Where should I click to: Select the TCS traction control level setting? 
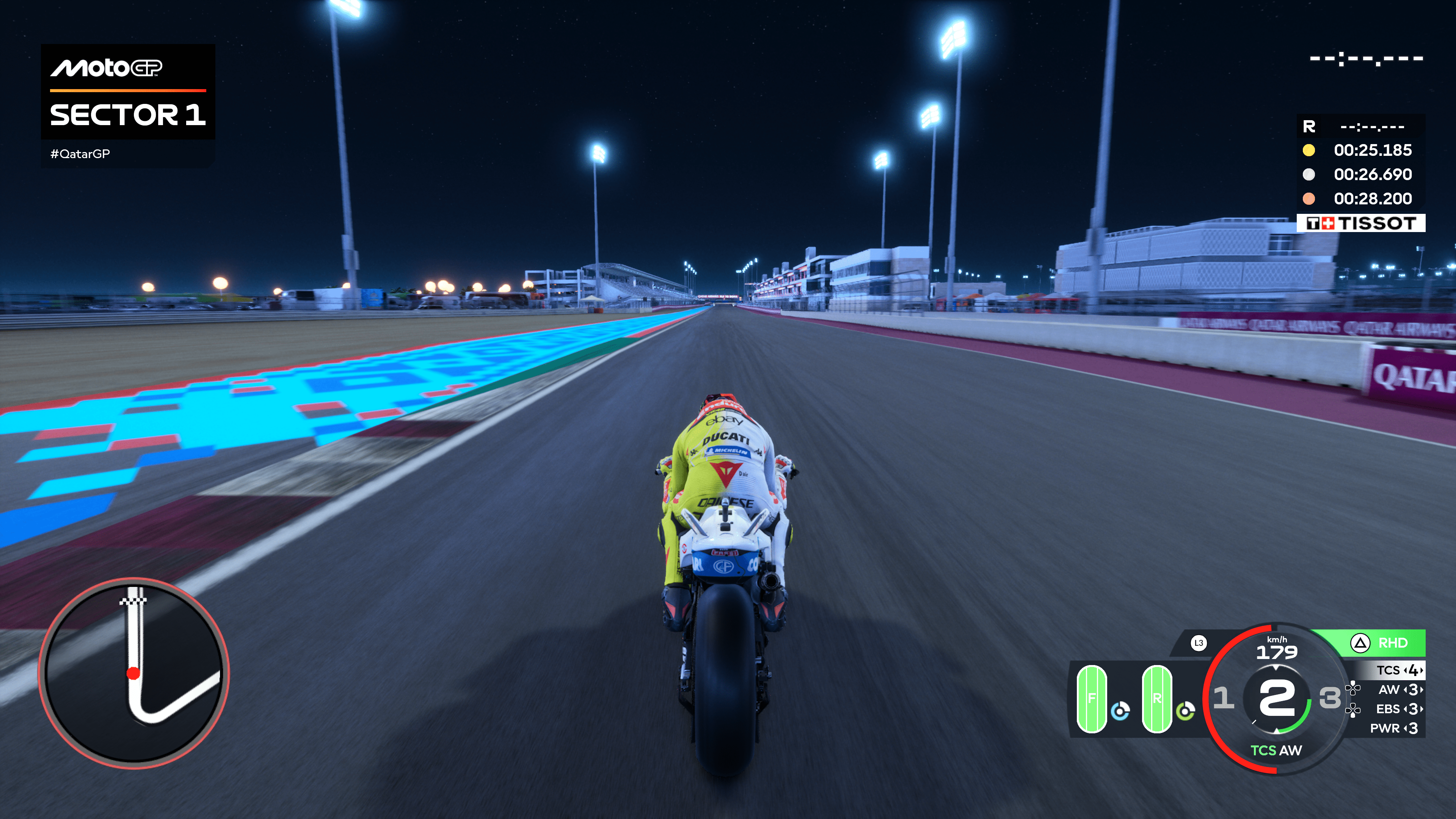click(x=1399, y=670)
